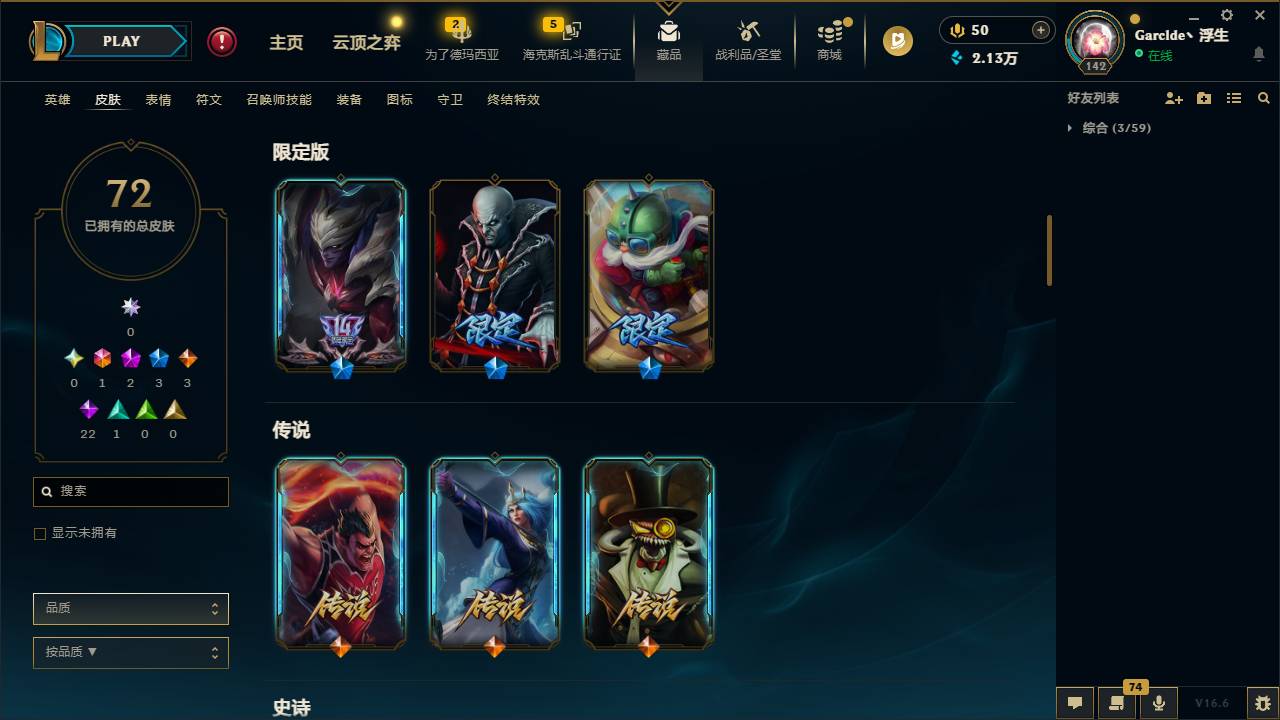1280x720 pixels.
Task: Click the notification bell near player name
Action: (x=1259, y=54)
